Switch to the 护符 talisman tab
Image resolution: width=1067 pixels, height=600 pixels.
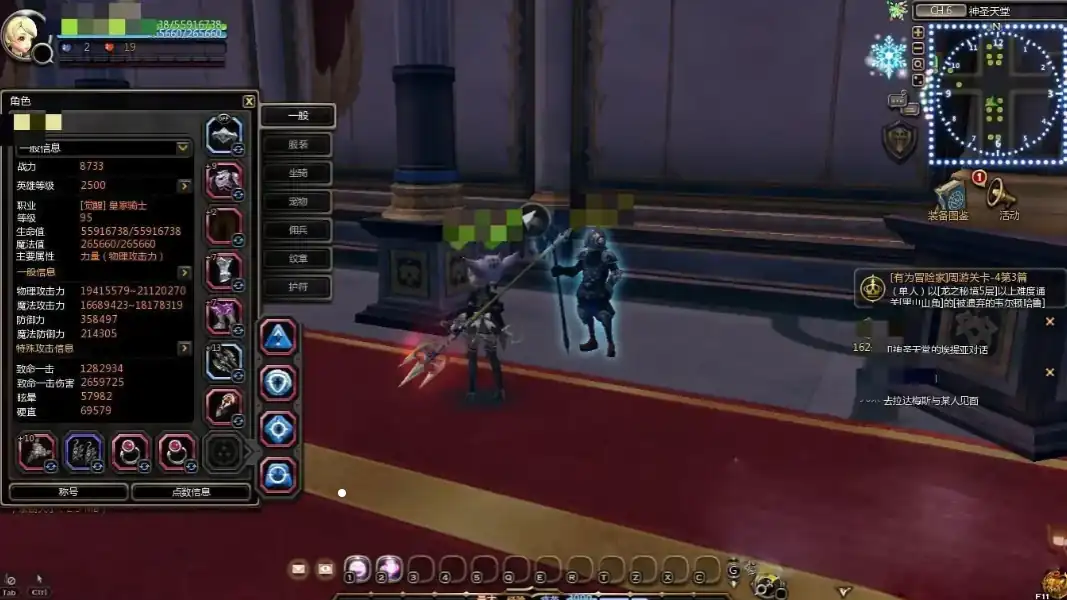(297, 287)
